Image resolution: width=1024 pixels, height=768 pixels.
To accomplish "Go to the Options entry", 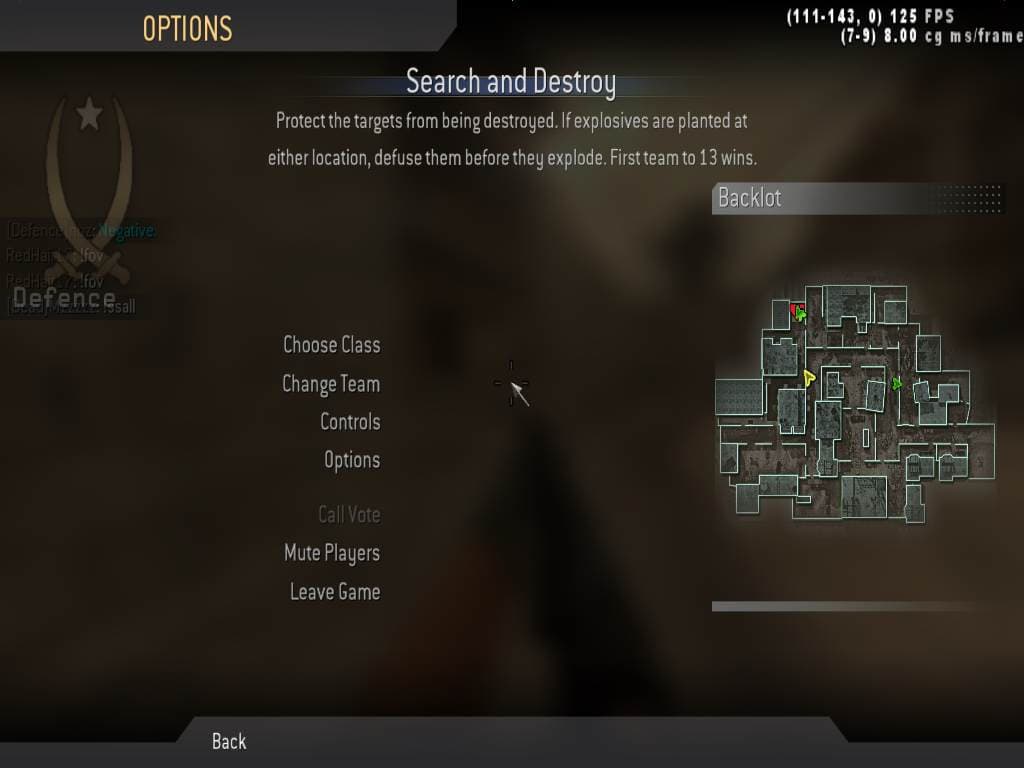I will [x=352, y=460].
